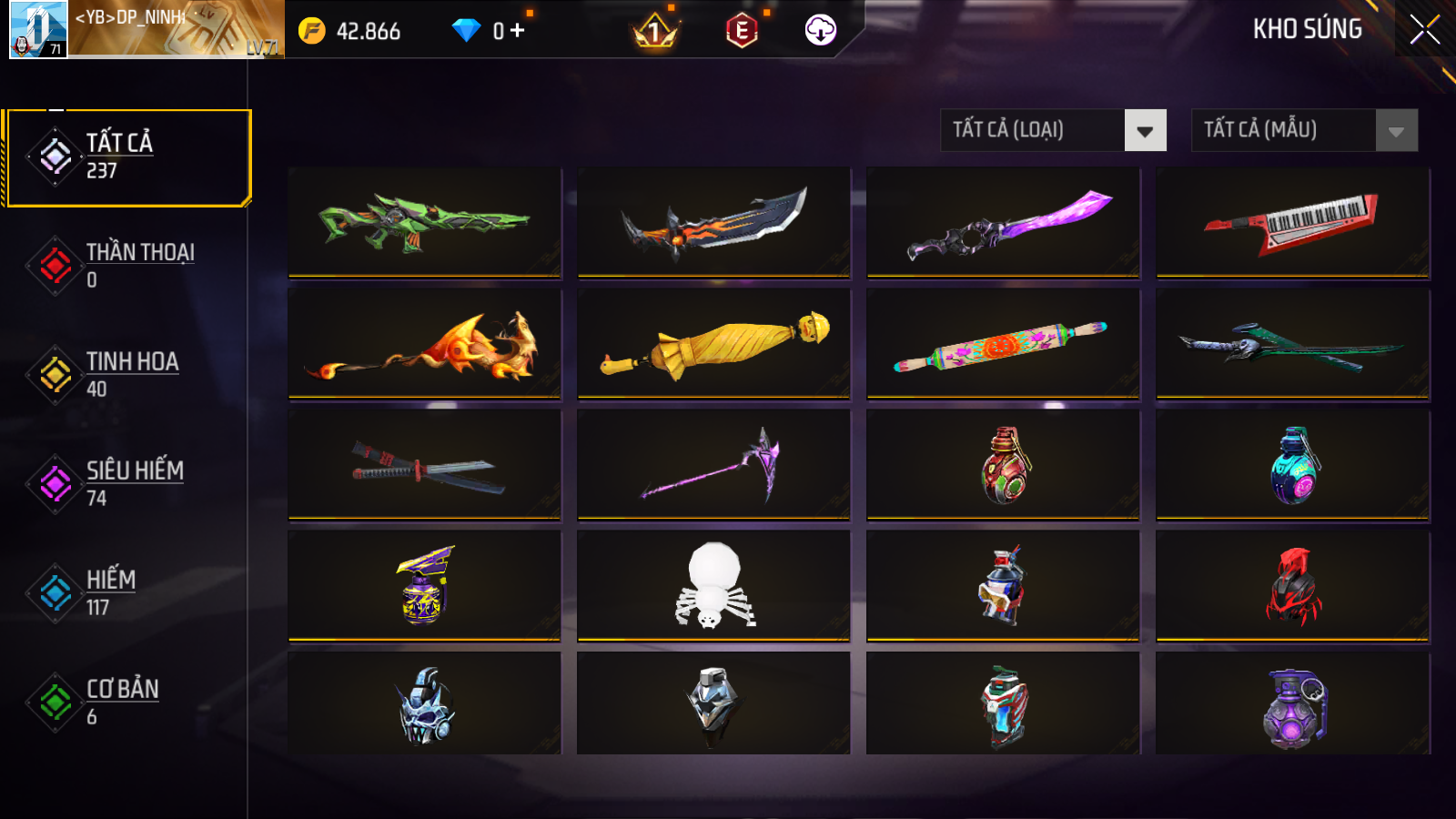Pick the white spider grenade skin

713,586
